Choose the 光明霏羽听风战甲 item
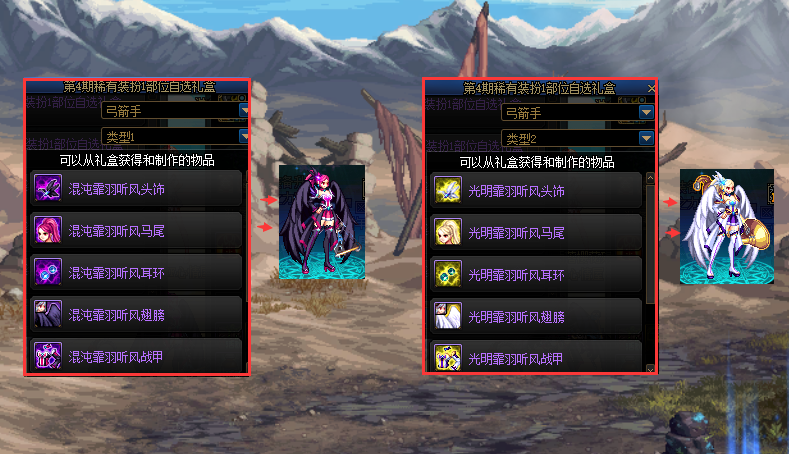This screenshot has width=789, height=454. pyautogui.click(x=537, y=356)
